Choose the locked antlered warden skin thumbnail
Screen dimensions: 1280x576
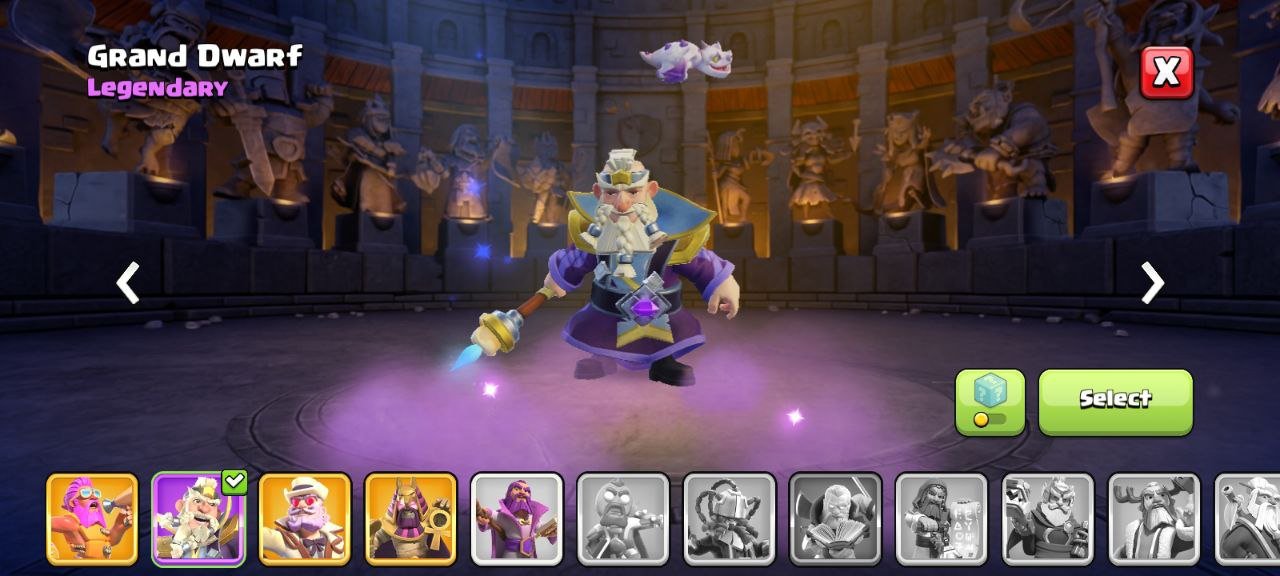click(1154, 519)
